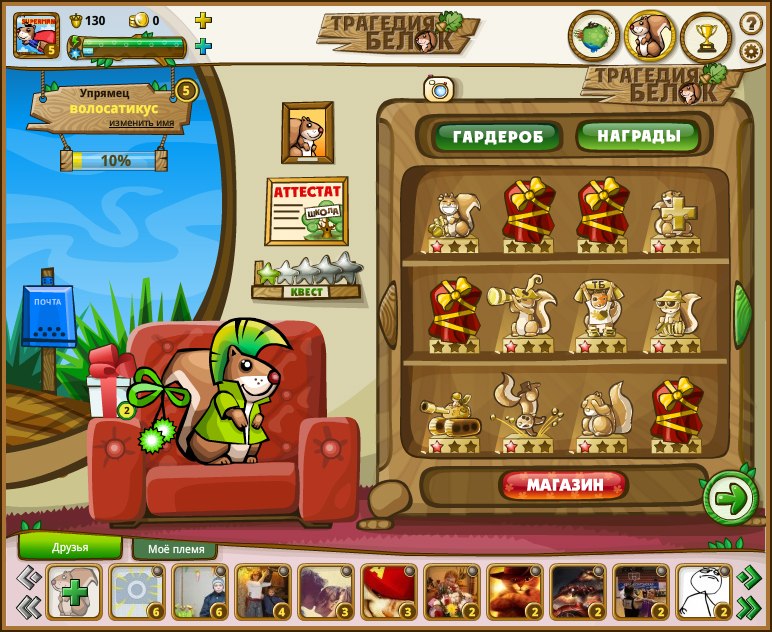
Task: Open the Аттестат школа certificate
Action: pyautogui.click(x=306, y=211)
